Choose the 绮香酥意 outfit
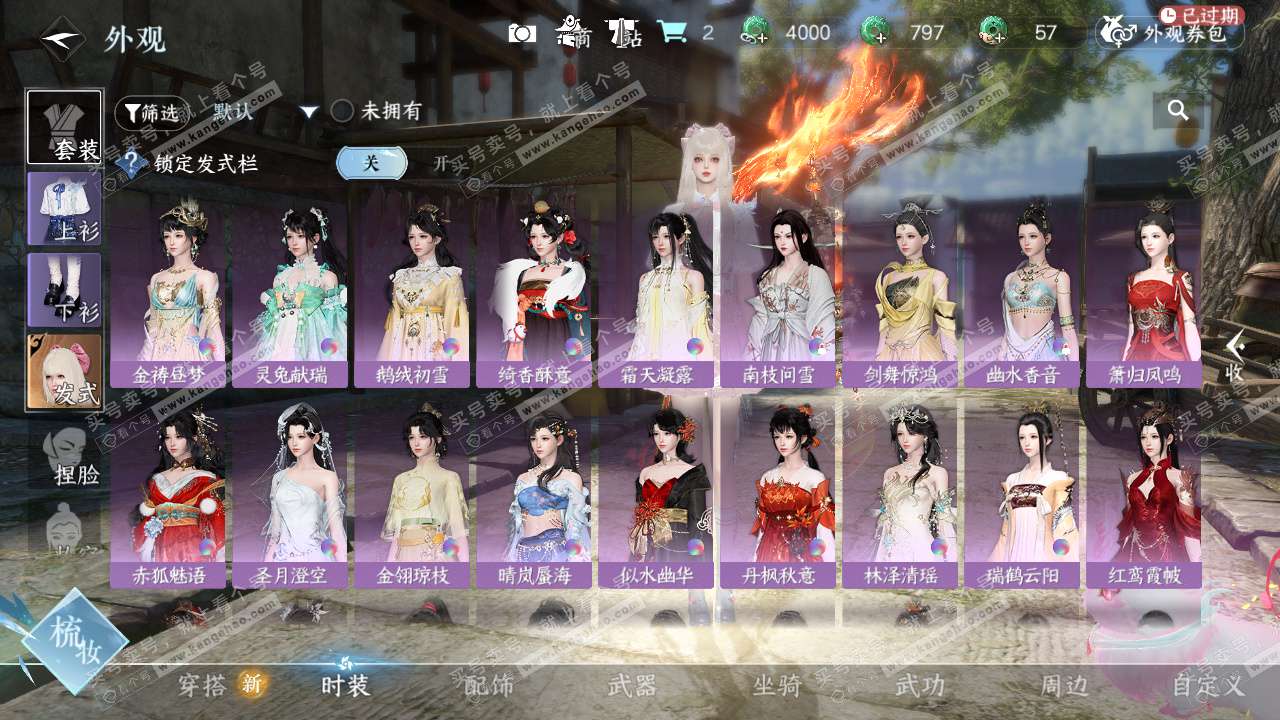The width and height of the screenshot is (1280, 720). pyautogui.click(x=534, y=290)
